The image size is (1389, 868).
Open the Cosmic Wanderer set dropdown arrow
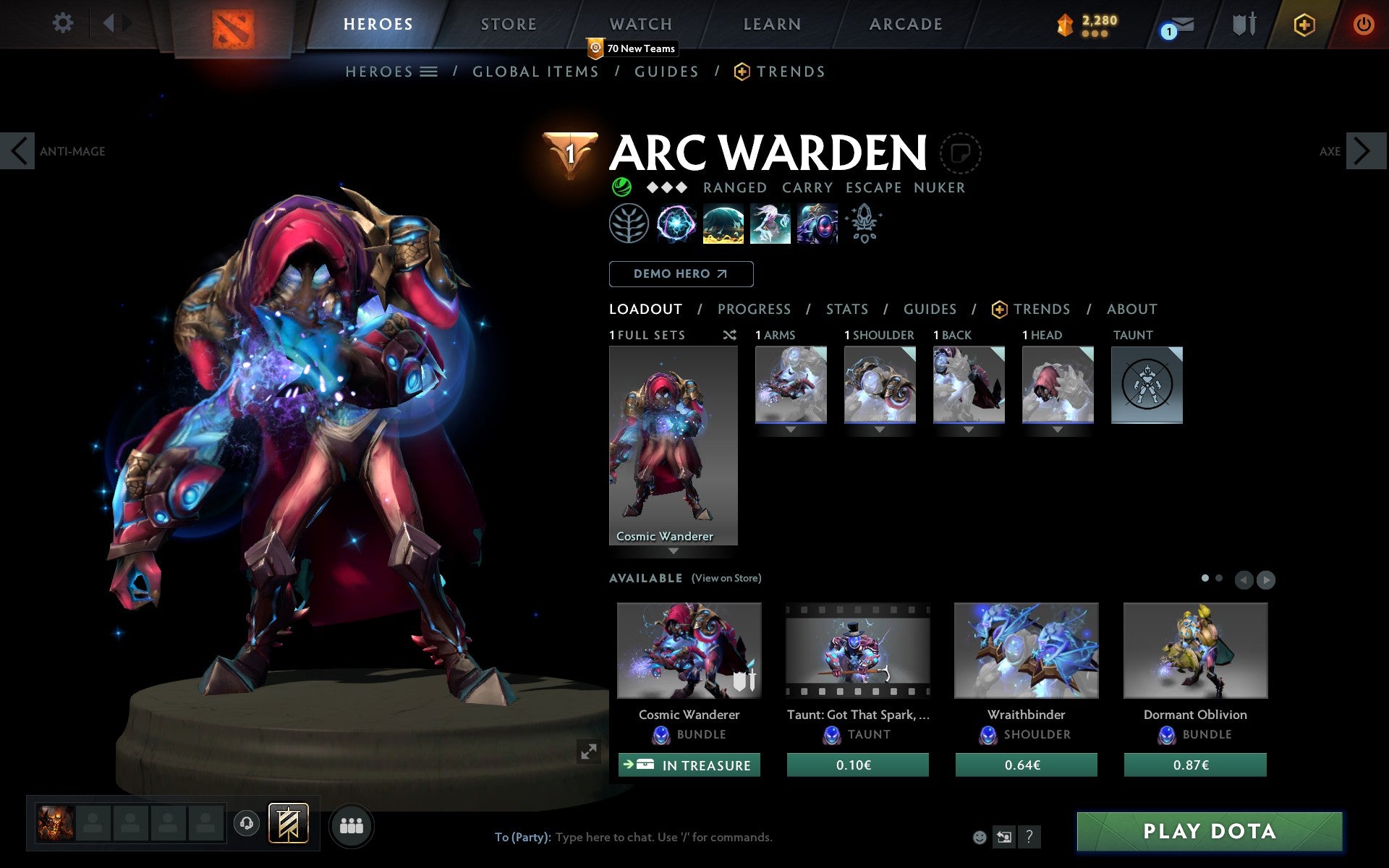point(674,550)
